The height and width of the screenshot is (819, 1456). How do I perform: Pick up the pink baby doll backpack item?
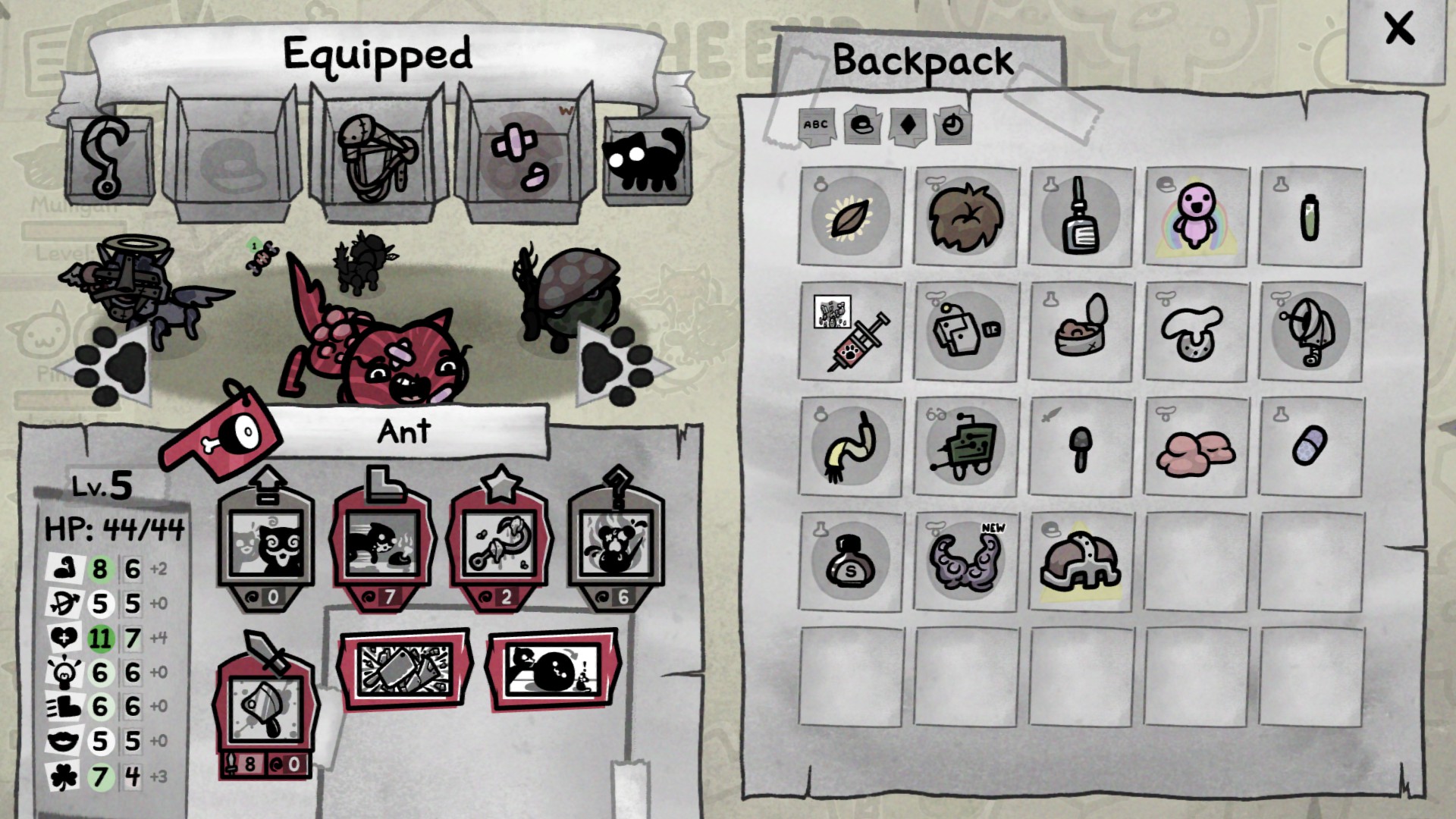1197,215
